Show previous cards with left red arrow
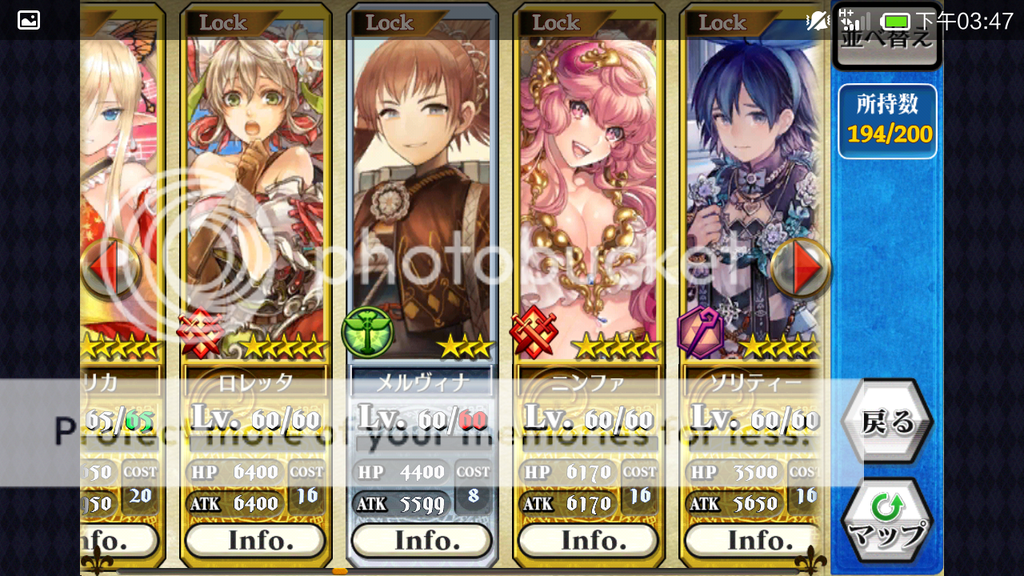1024x576 pixels. pyautogui.click(x=109, y=267)
